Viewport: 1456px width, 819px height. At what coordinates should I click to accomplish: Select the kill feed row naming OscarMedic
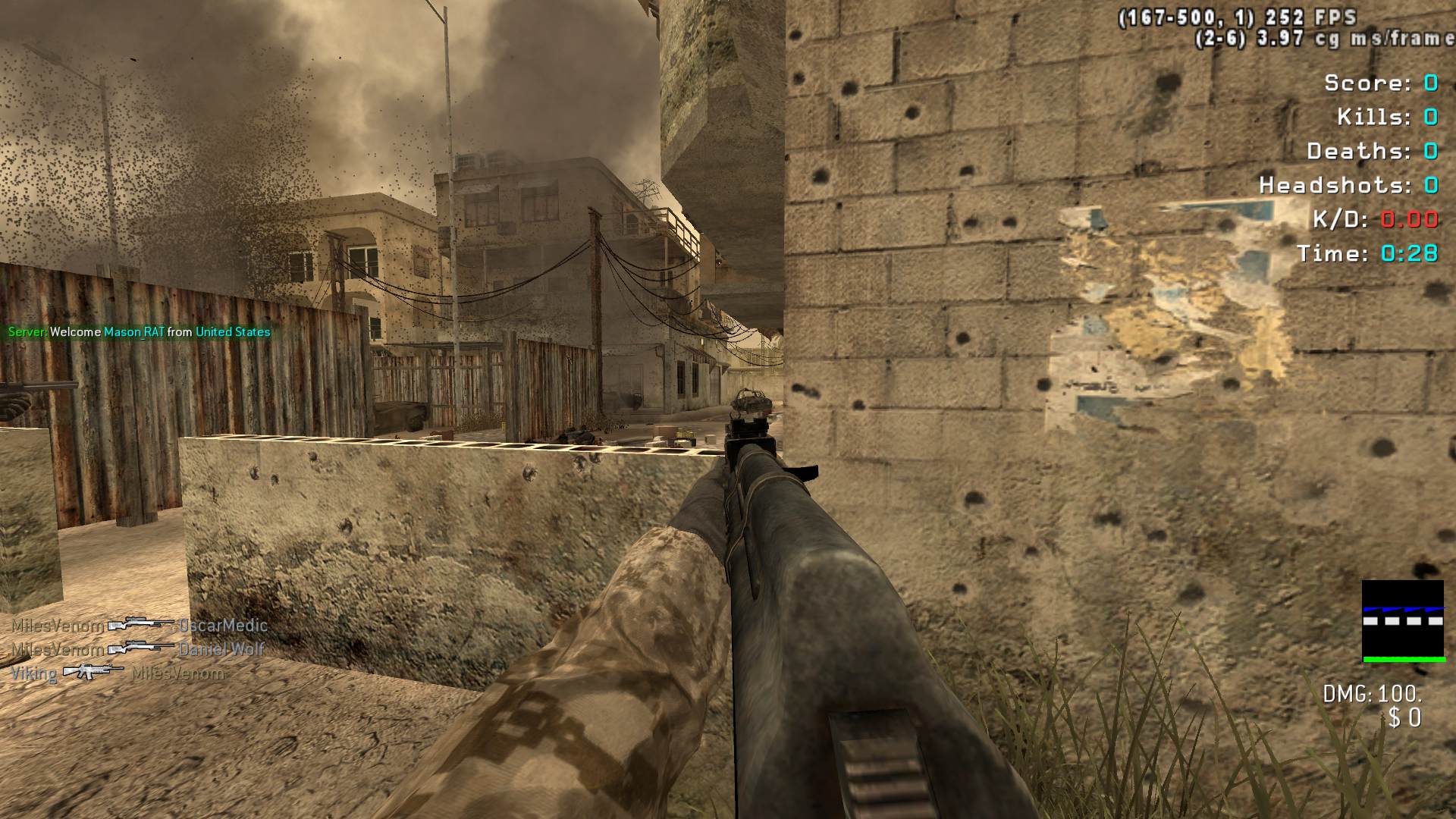point(140,626)
